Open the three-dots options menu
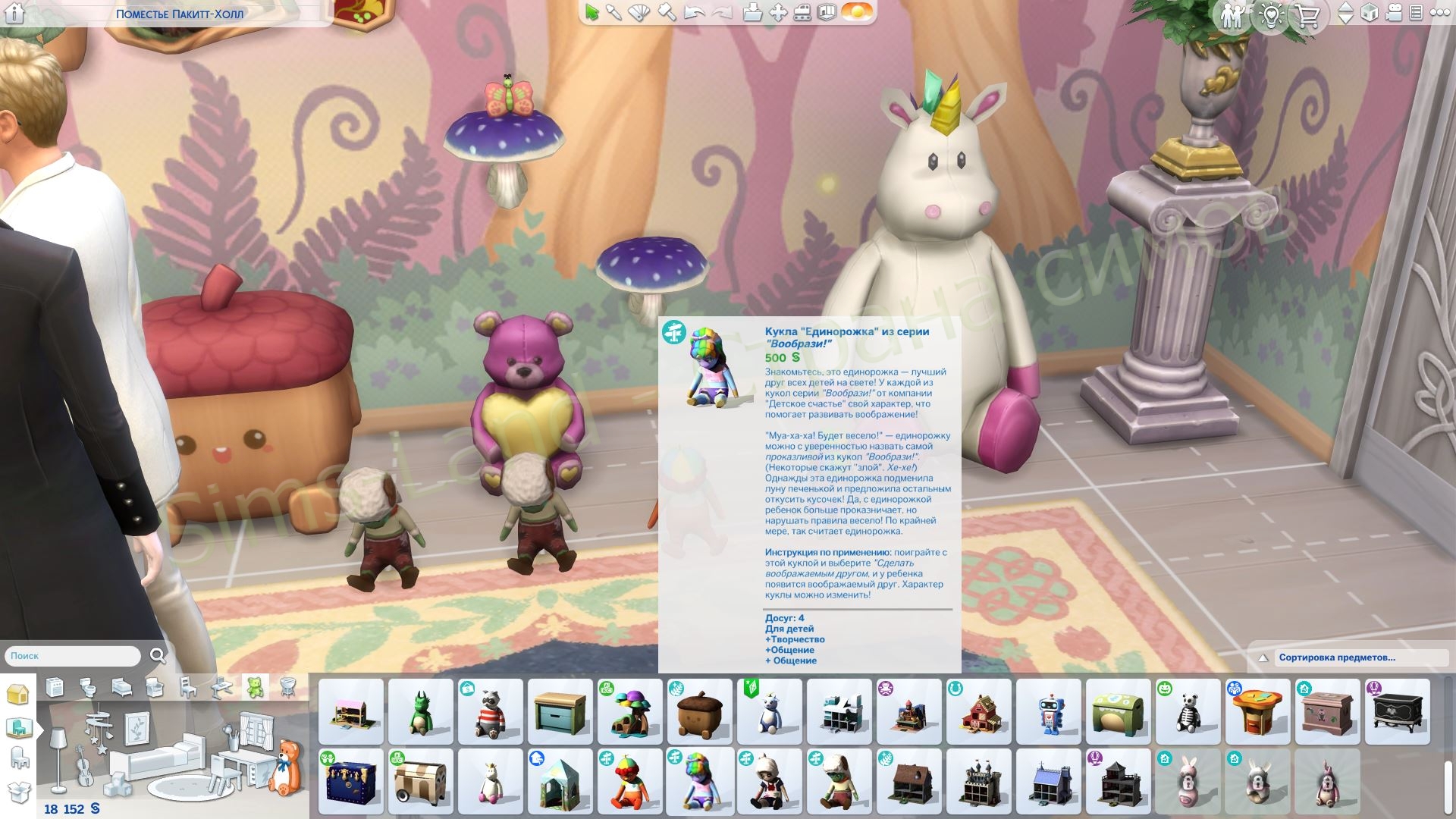 click(1439, 13)
